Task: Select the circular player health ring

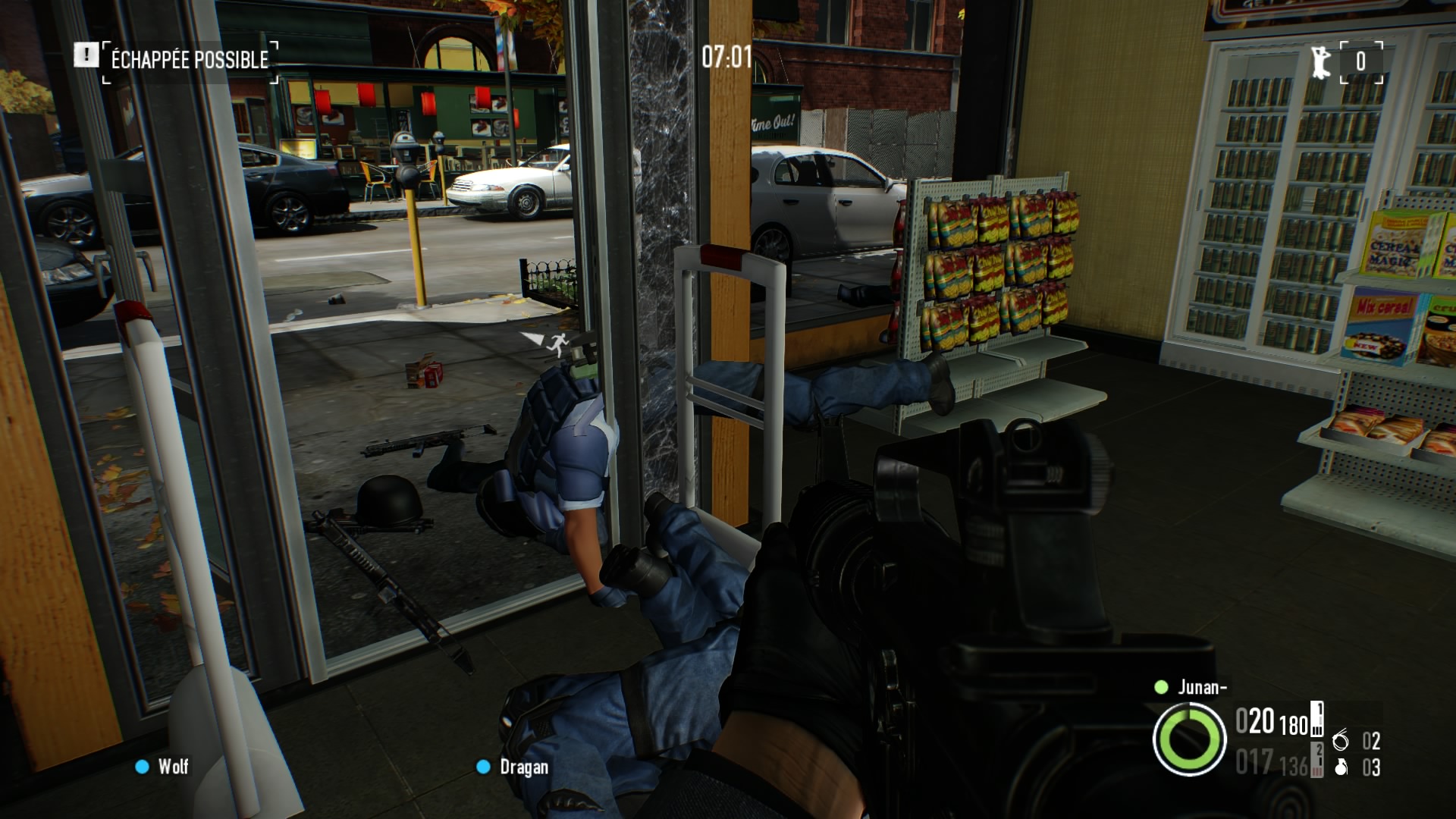Action: [x=1189, y=739]
